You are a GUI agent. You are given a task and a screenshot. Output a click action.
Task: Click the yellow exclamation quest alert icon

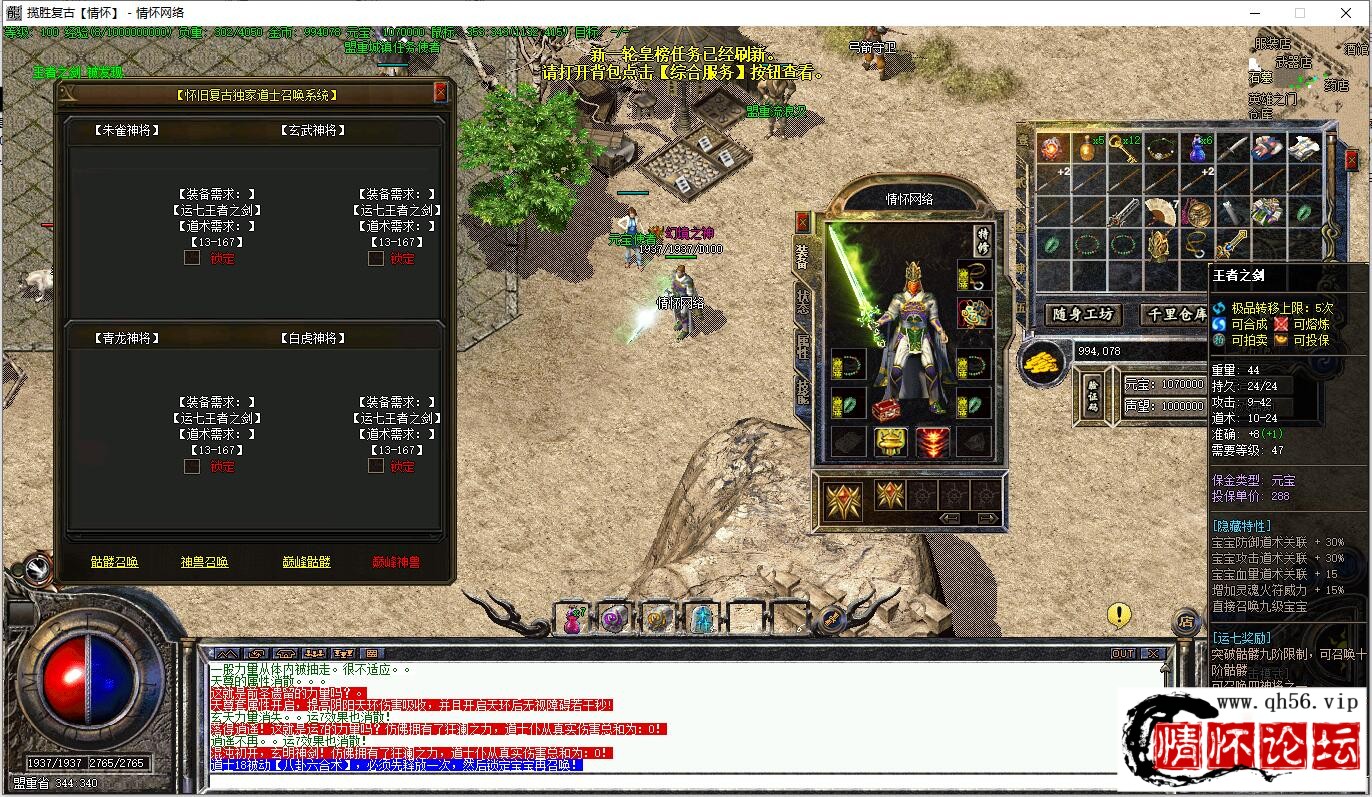pos(1119,615)
